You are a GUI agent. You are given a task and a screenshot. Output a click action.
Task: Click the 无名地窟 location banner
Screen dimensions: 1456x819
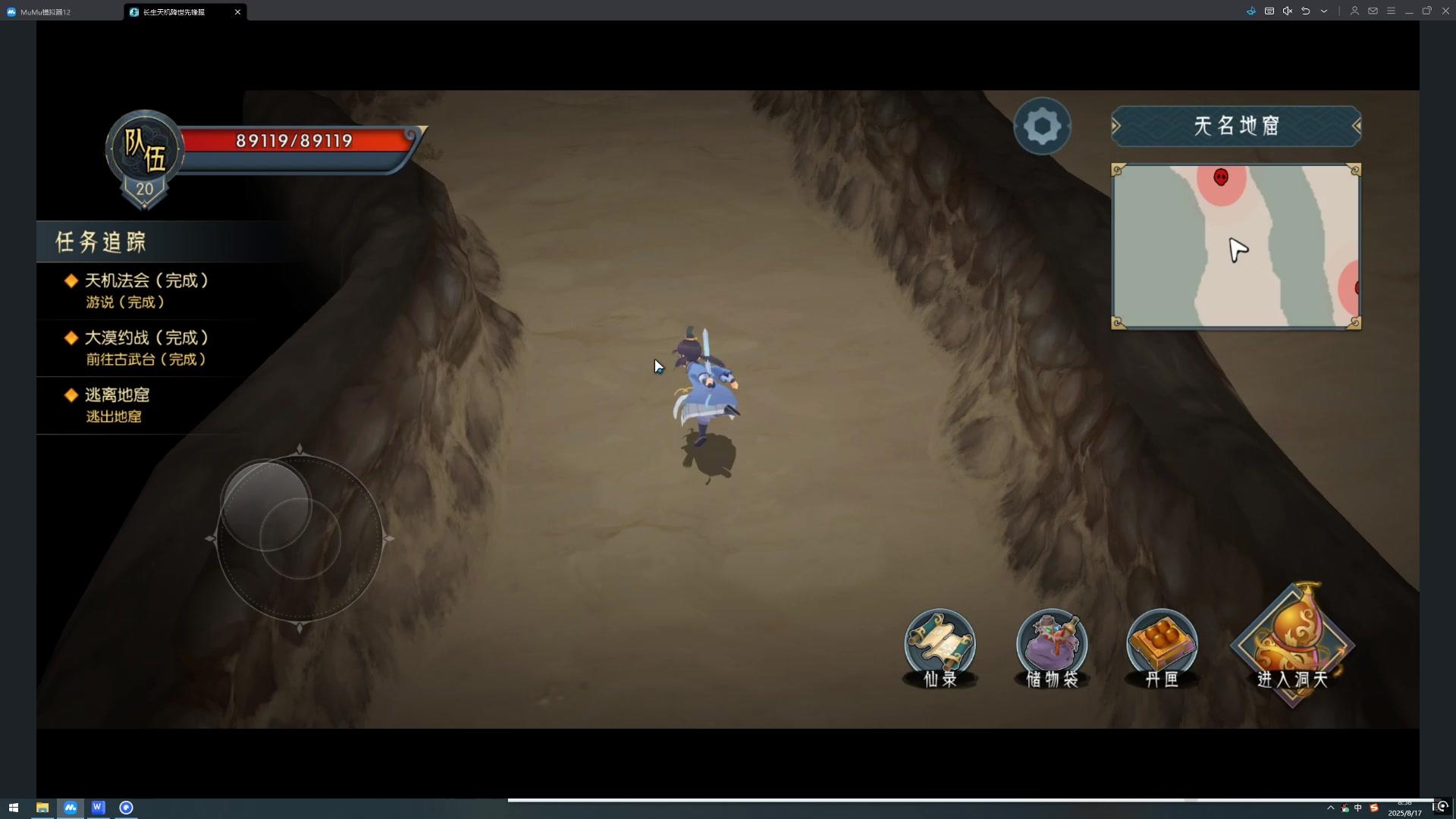[1236, 126]
